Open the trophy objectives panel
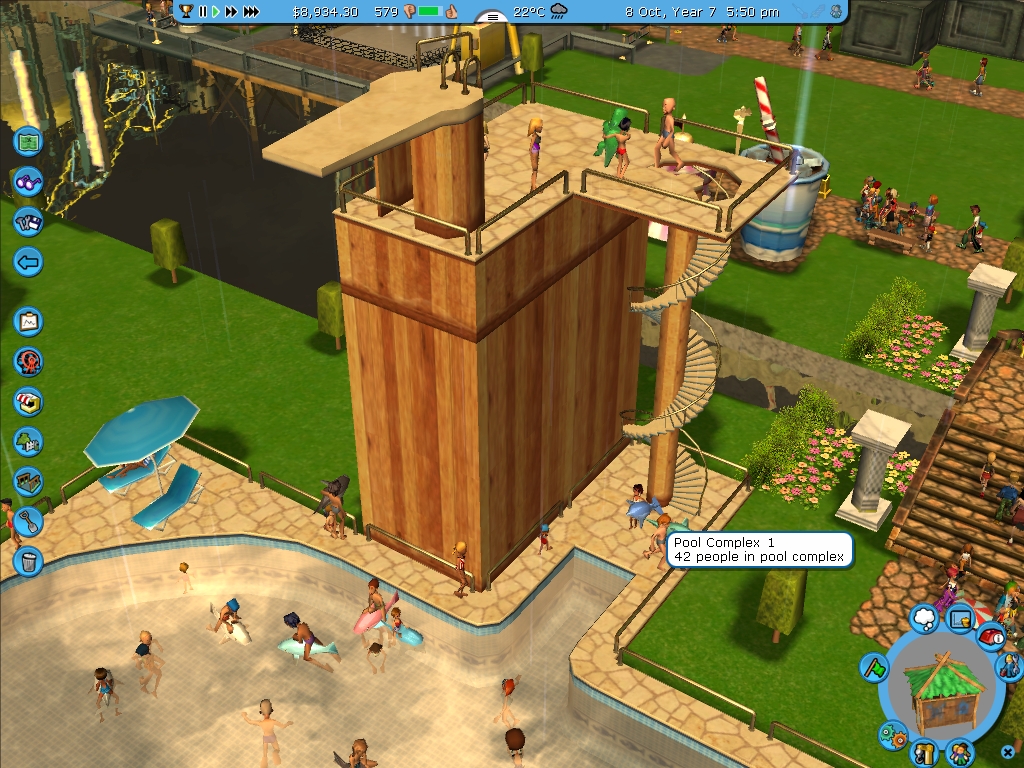 pyautogui.click(x=186, y=12)
